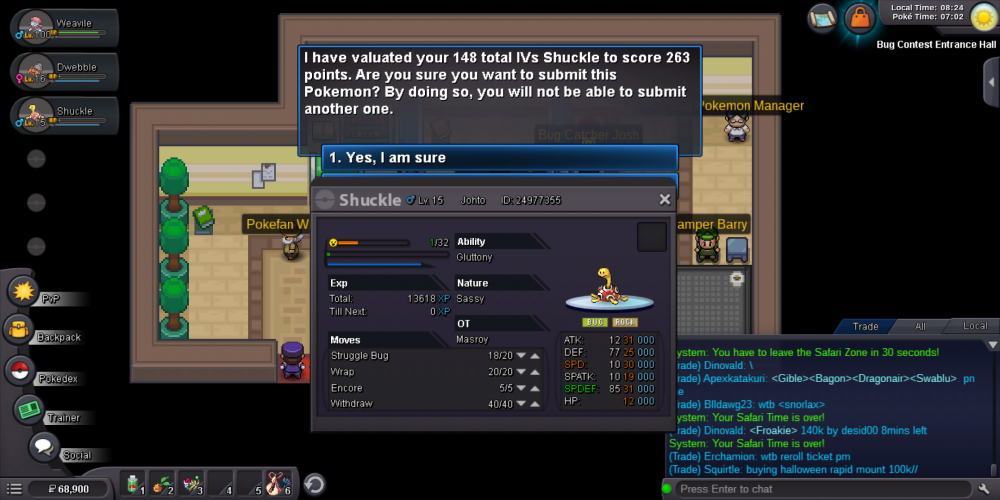Click the hotbar refresh arrow button
This screenshot has height=500, width=1000.
point(314,484)
